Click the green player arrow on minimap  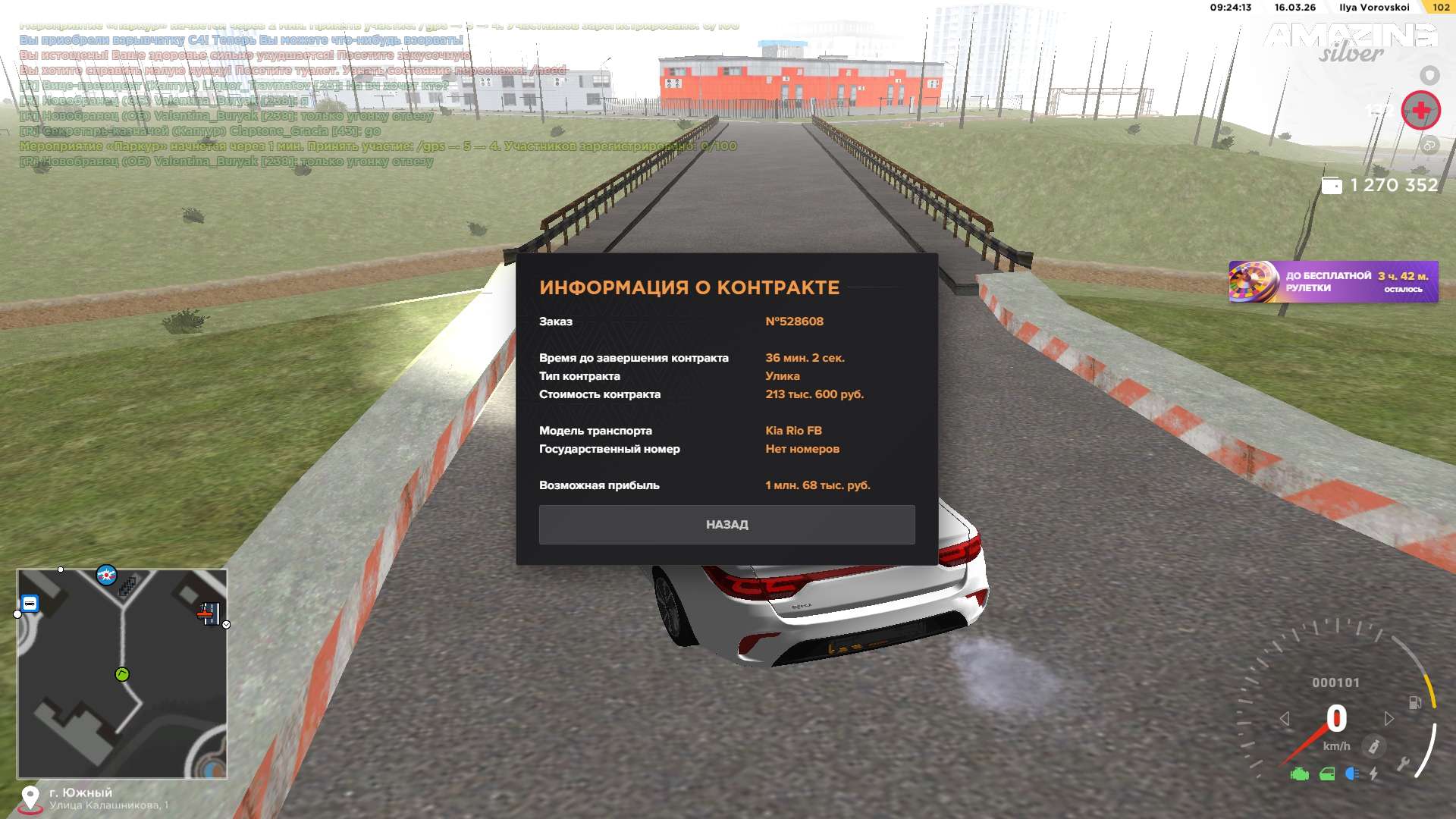(122, 674)
